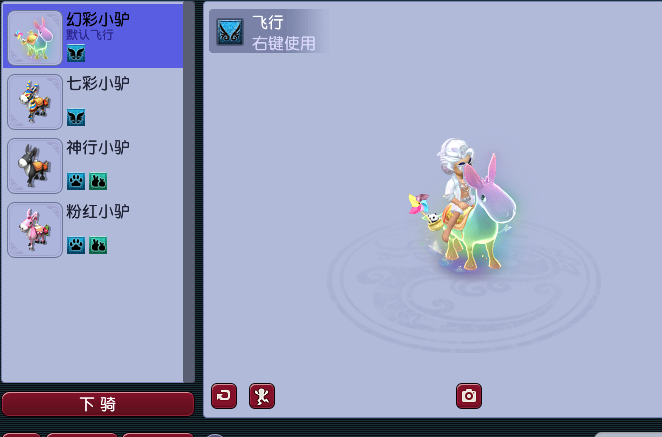Viewport: 662px width, 437px height.
Task: Take a snapshot with the camera button
Action: pyautogui.click(x=469, y=396)
